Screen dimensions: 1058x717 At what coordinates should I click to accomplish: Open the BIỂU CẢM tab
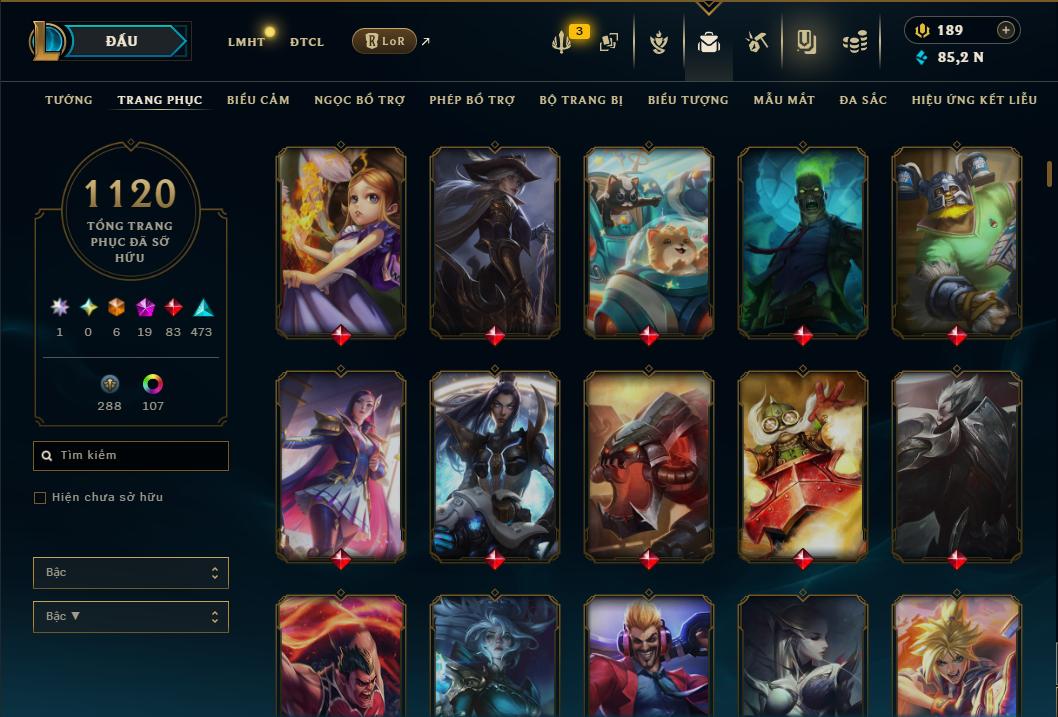pos(258,100)
